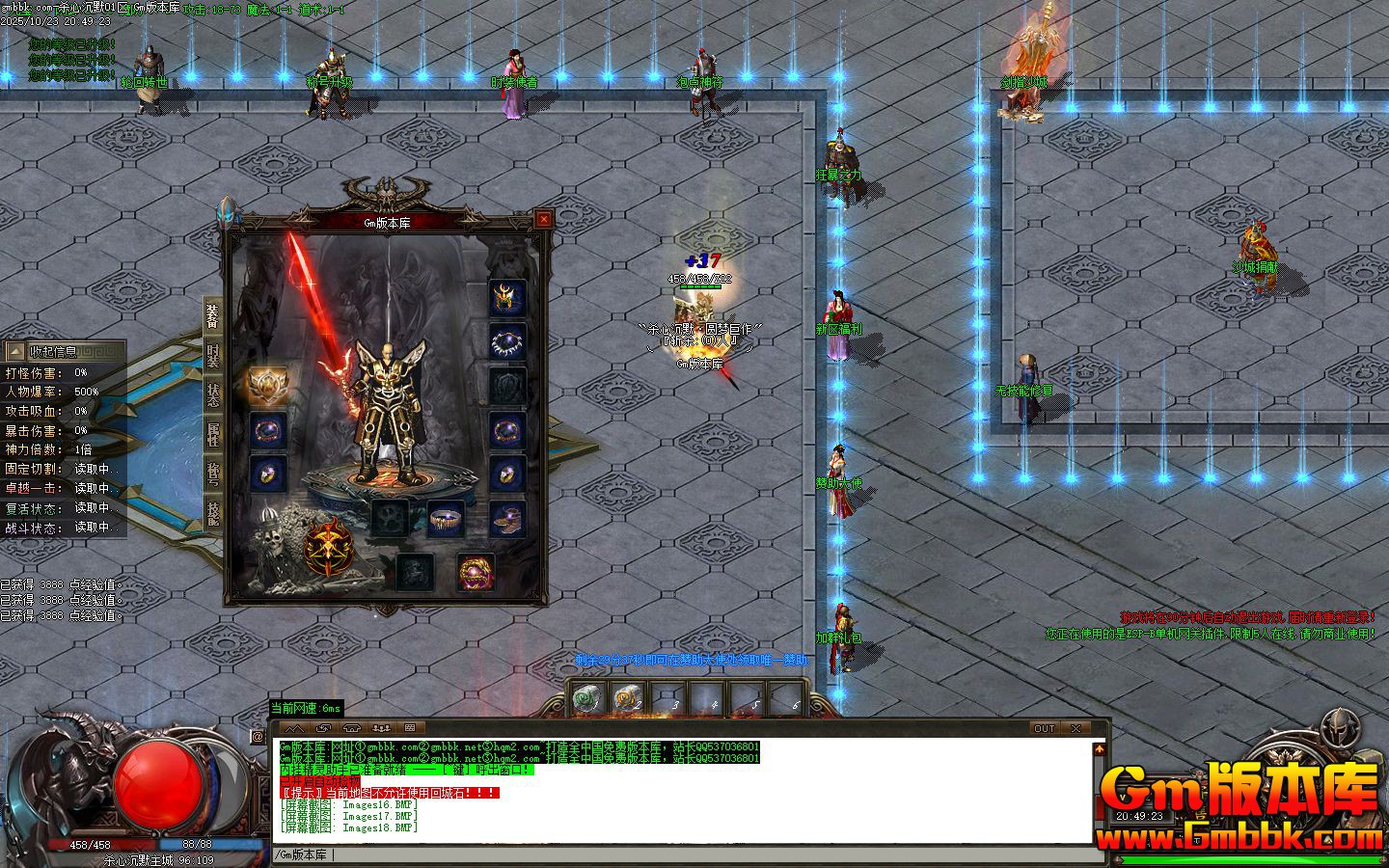The width and height of the screenshot is (1389, 868).
Task: Click the chat scroll-up arrow
Action: tap(1099, 748)
